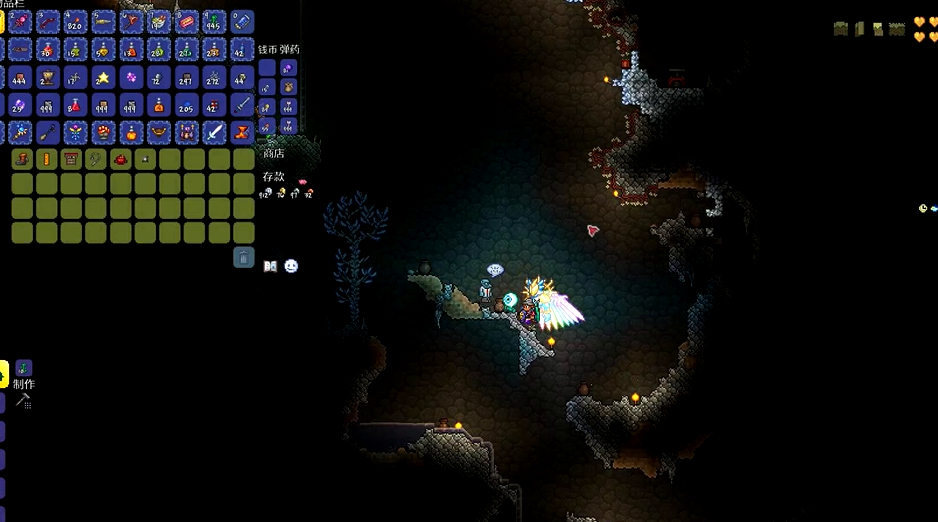Screen dimensions: 938x522
Task: Select the red potion stack of 30
Action: (x=47, y=49)
